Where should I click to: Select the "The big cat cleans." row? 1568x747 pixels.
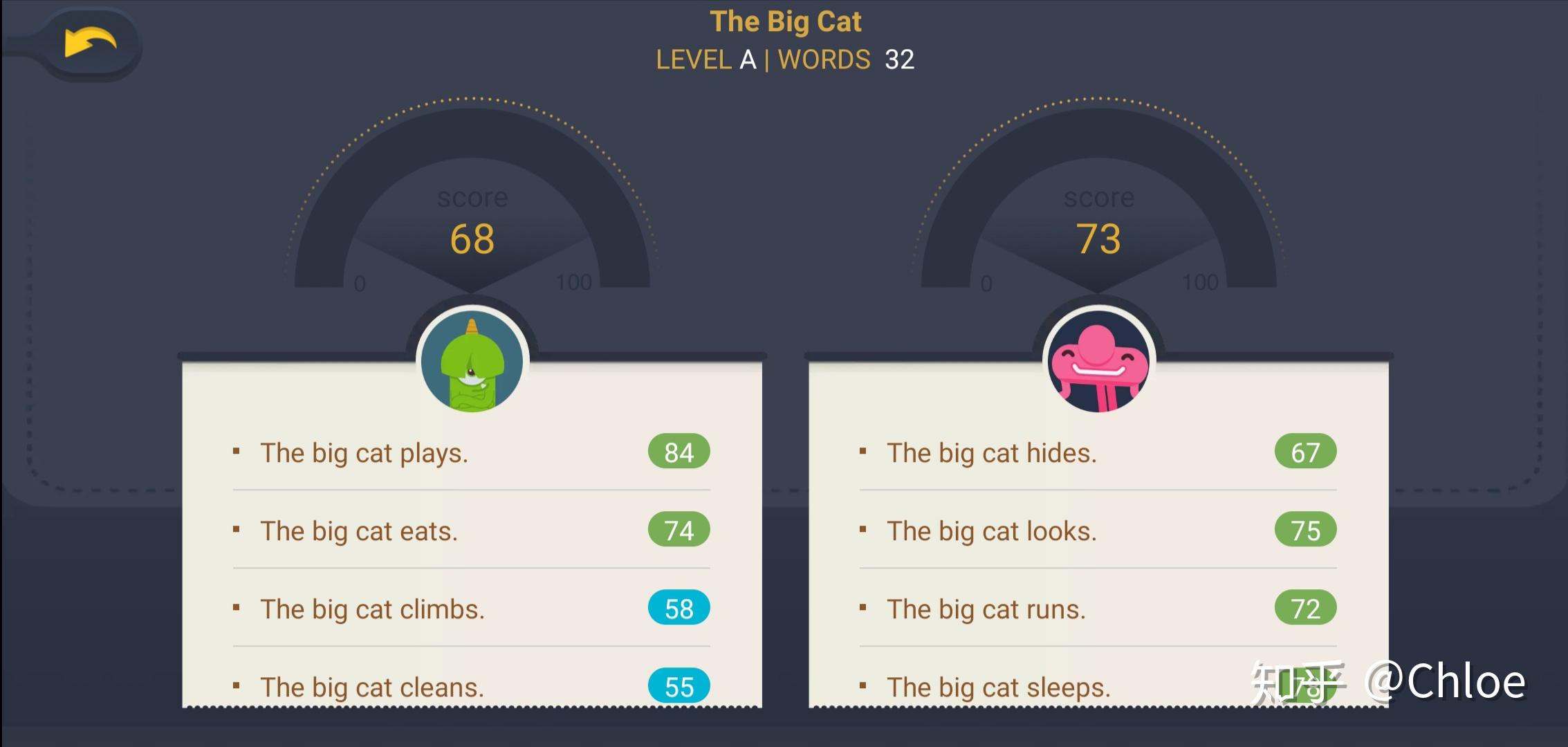pyautogui.click(x=372, y=687)
